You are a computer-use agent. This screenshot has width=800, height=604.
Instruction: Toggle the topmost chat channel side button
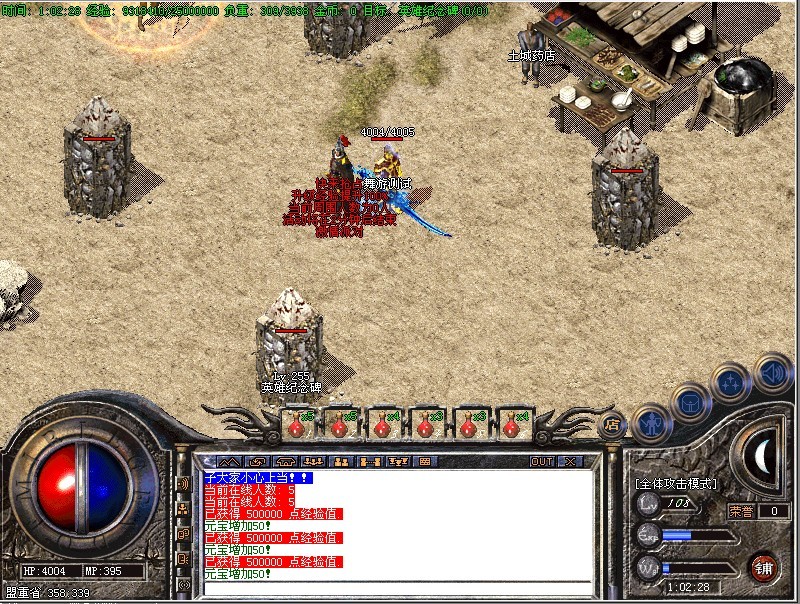click(183, 484)
